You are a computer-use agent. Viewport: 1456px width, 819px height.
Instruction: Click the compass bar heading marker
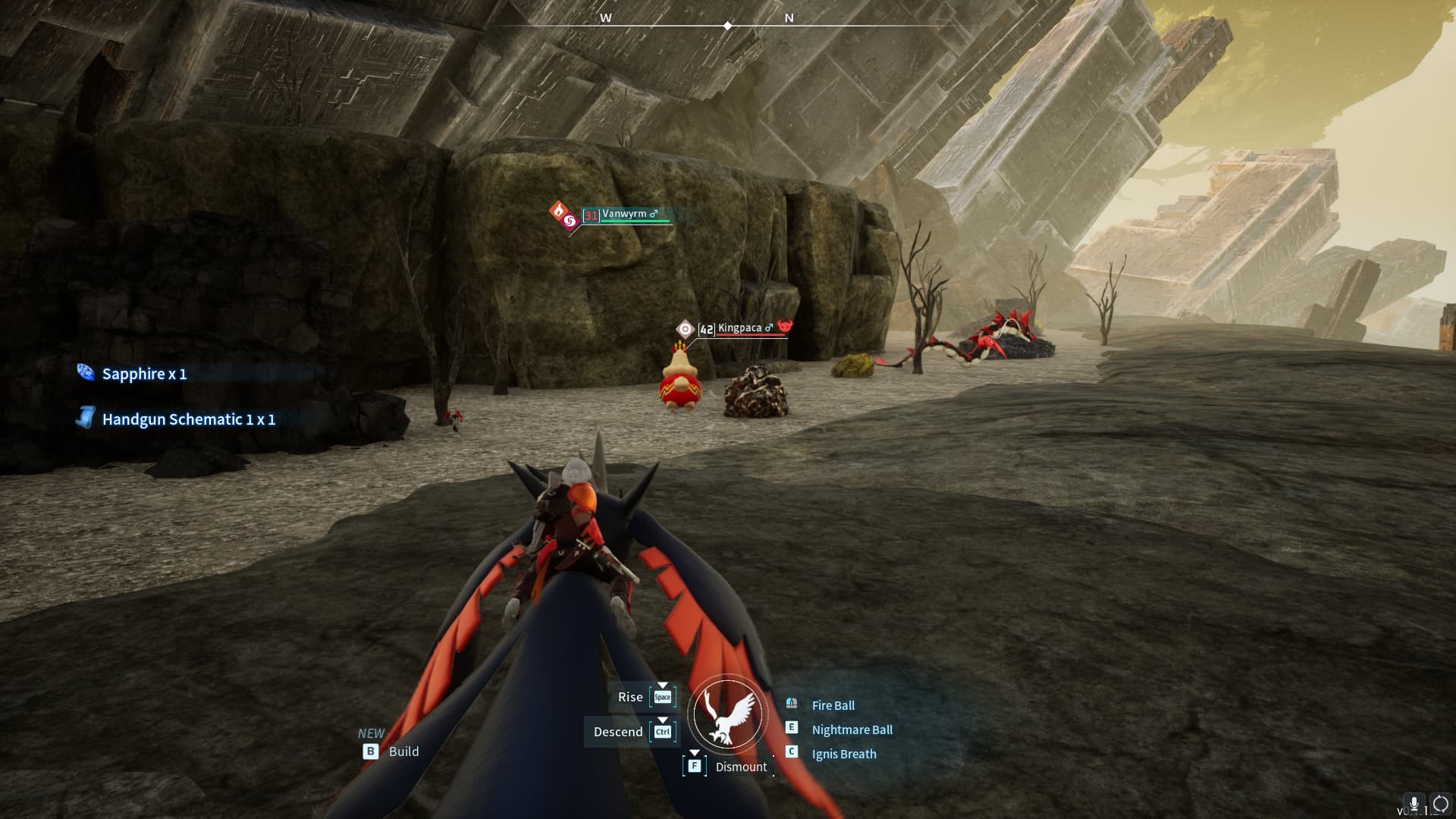pos(727,26)
